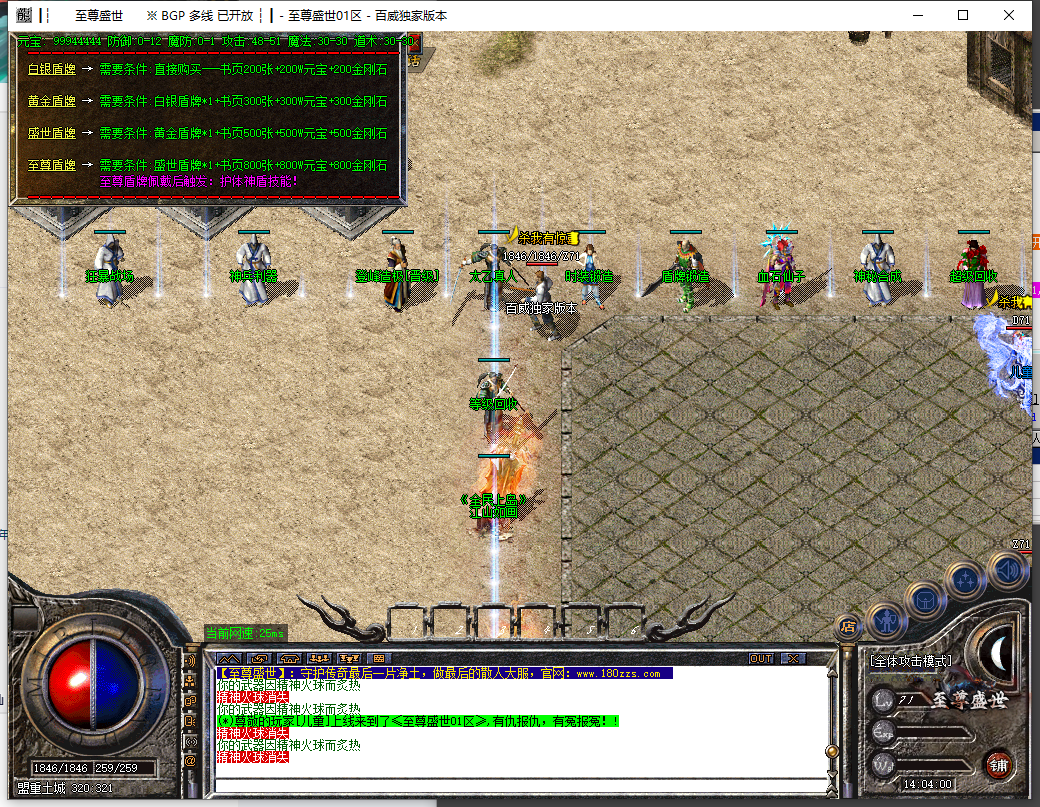Open the skills icon with four stars

[x=966, y=580]
